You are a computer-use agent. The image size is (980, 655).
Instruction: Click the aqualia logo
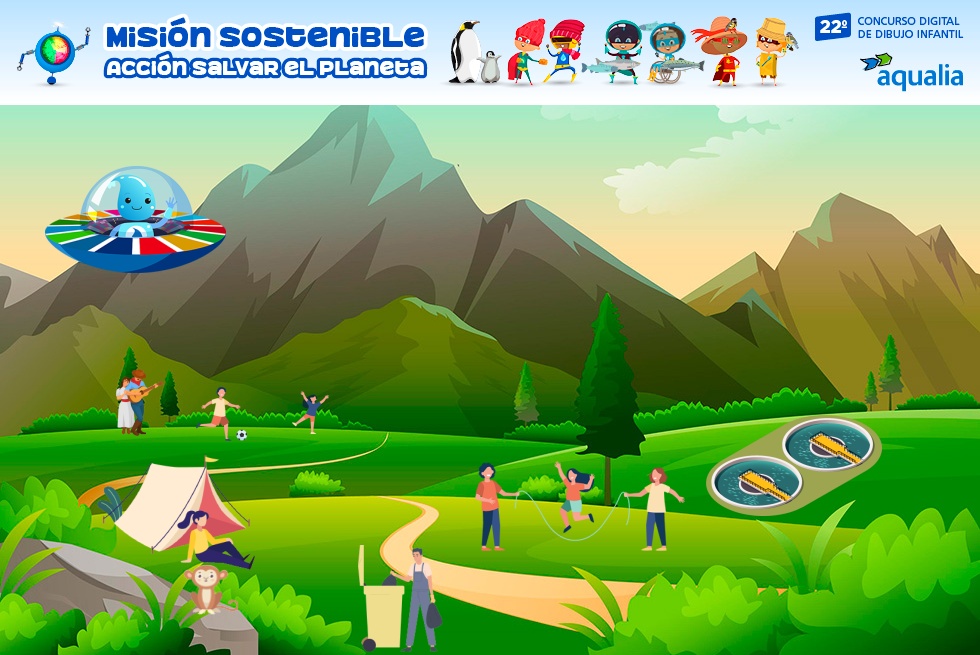pos(911,70)
